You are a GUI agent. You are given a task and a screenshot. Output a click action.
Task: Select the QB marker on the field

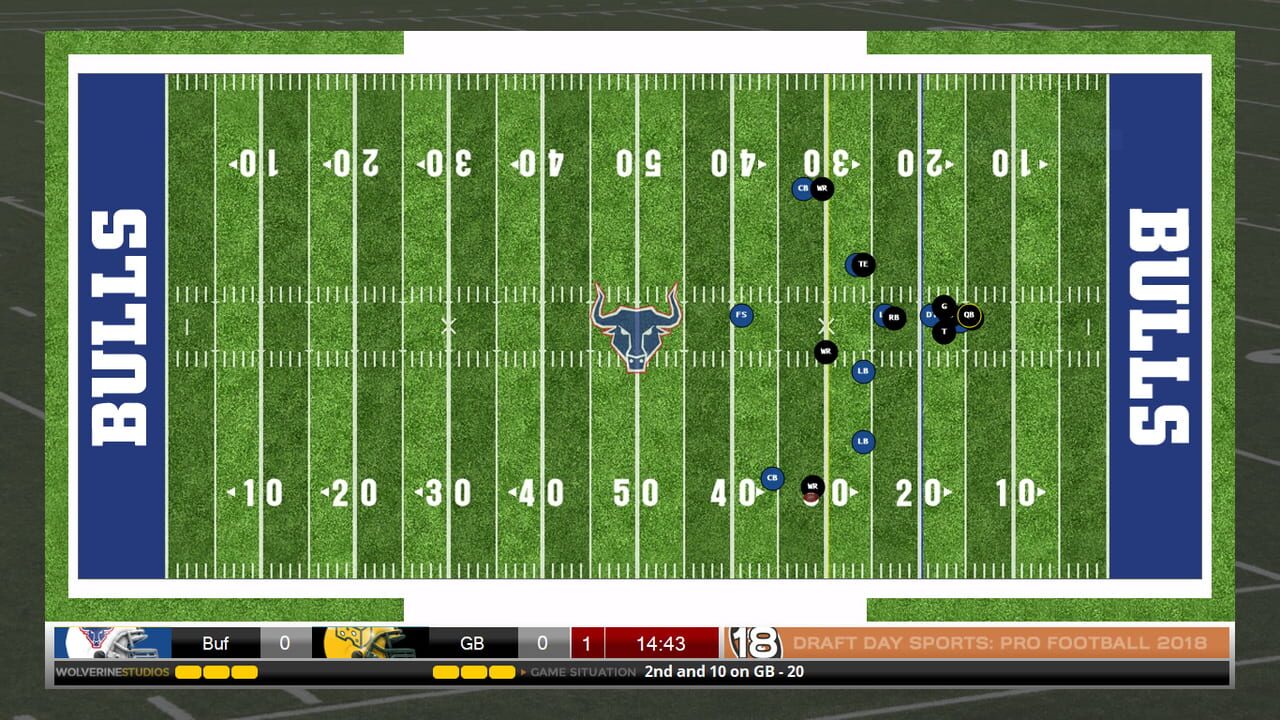(967, 314)
